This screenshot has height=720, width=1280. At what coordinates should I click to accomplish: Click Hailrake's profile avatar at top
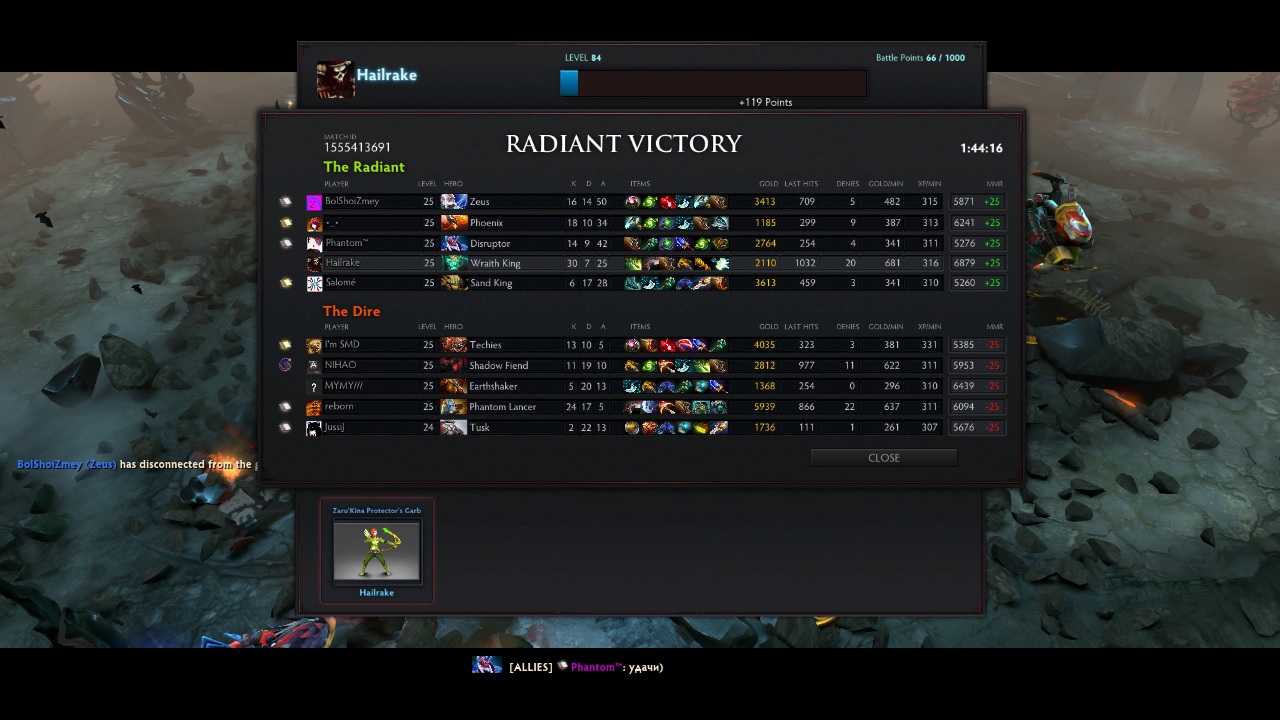335,79
